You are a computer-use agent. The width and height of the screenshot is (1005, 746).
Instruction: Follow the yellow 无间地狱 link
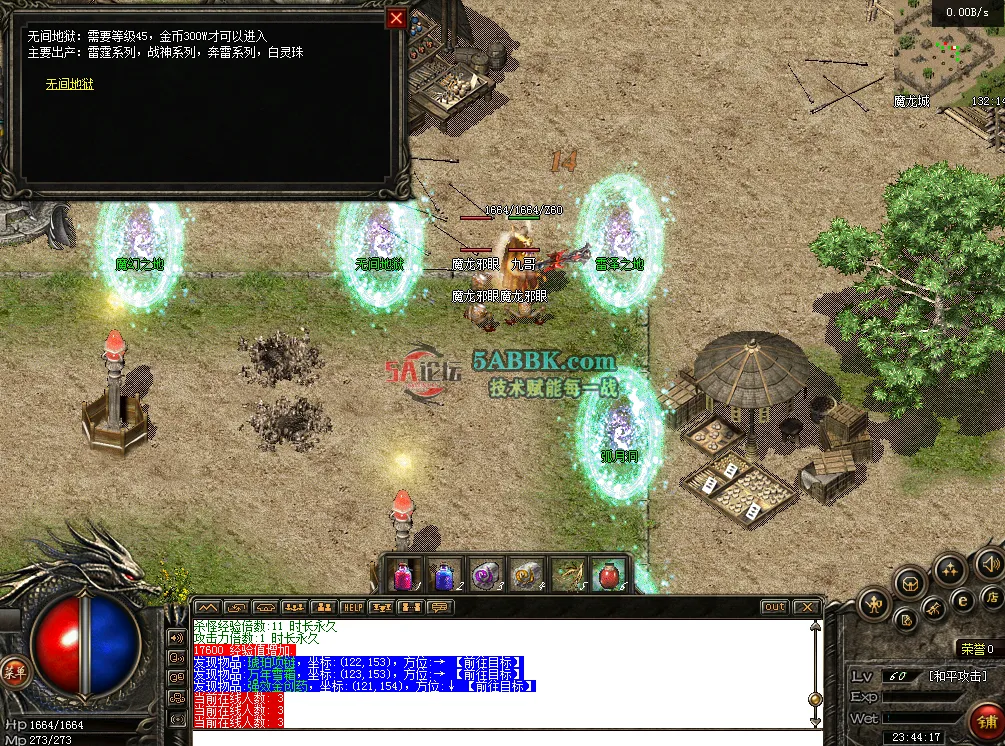[x=69, y=84]
